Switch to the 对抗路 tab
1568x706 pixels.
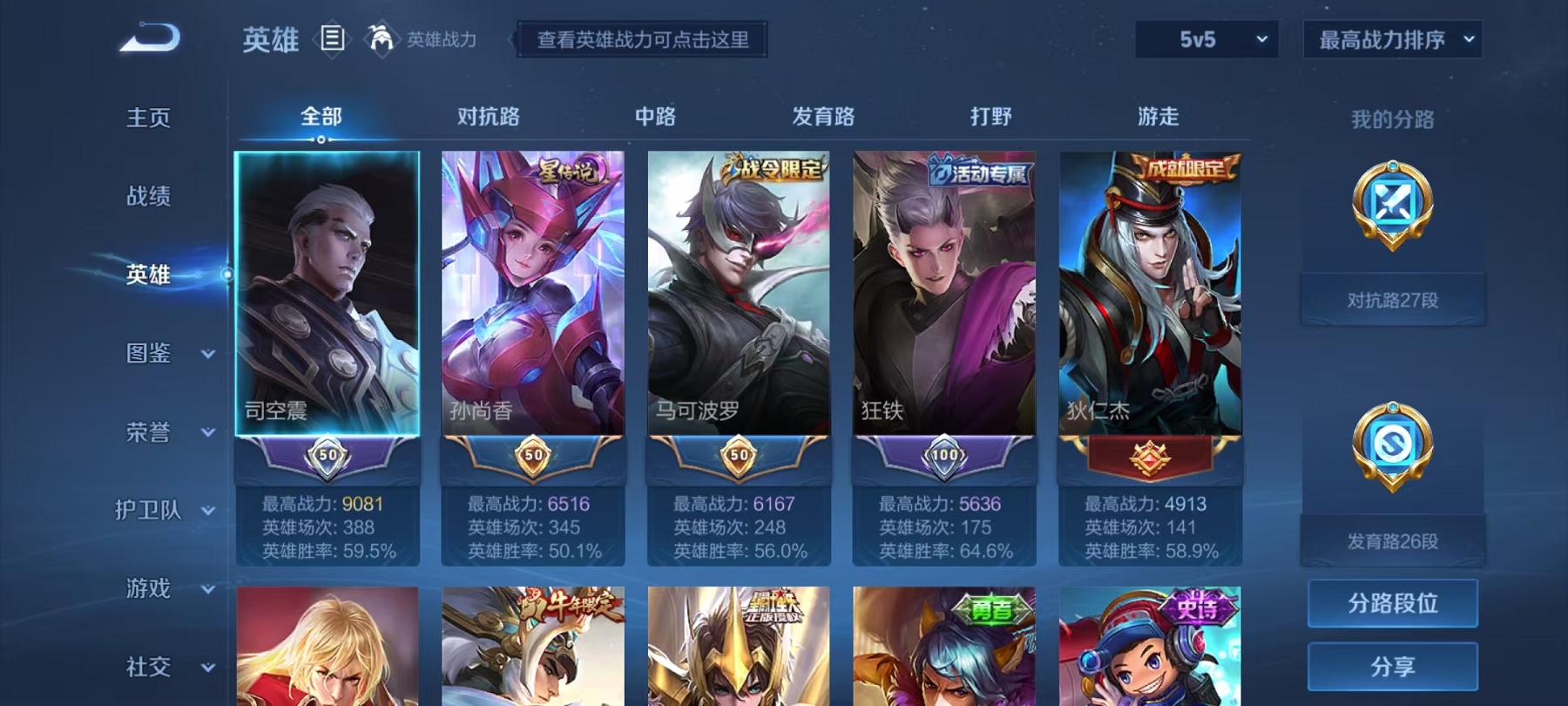488,116
